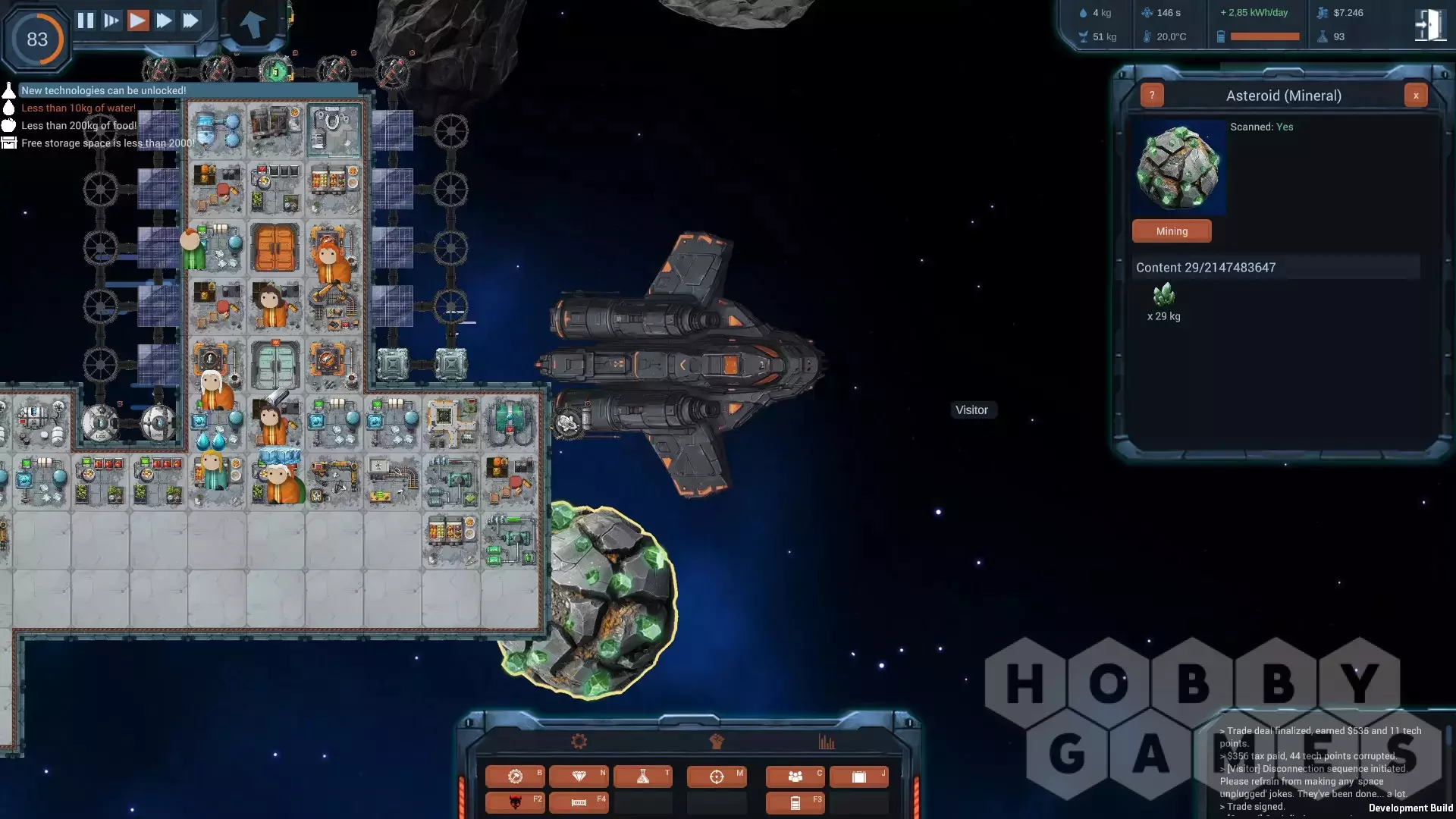Open help for the Asteroid panel
The width and height of the screenshot is (1456, 819).
[1152, 96]
